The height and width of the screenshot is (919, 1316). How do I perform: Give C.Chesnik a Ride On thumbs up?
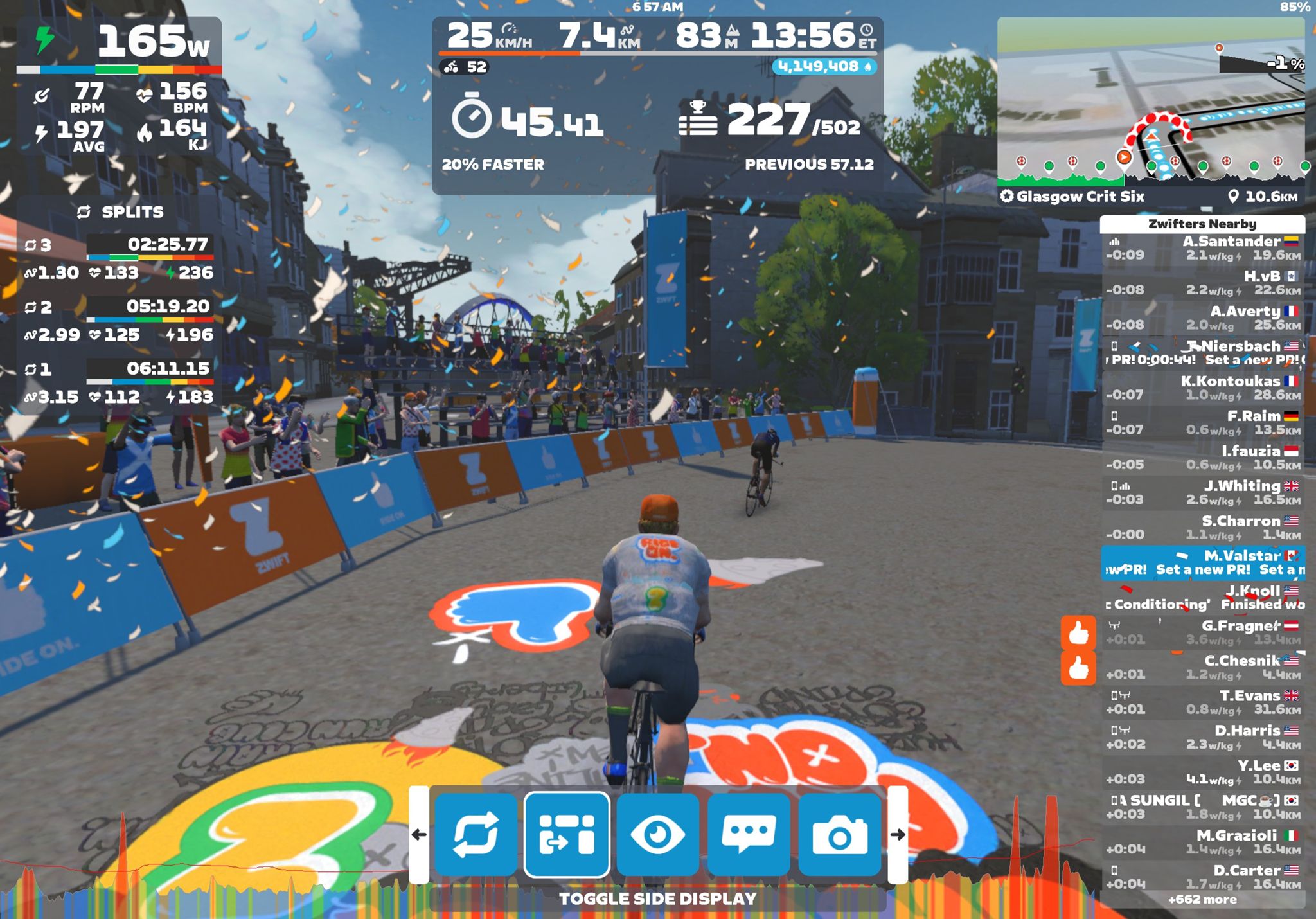[x=1078, y=668]
